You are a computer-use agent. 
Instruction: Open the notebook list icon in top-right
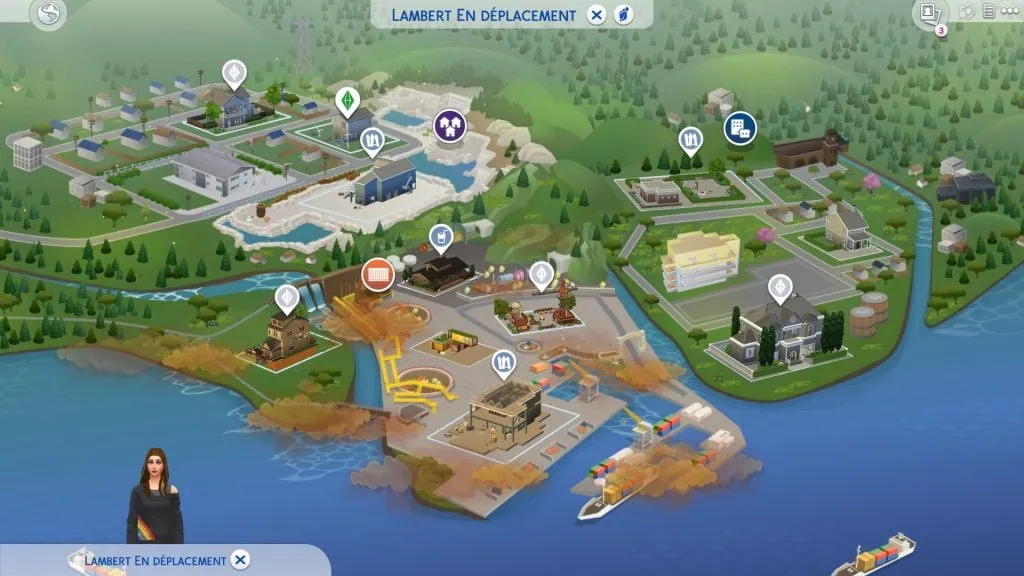(988, 12)
